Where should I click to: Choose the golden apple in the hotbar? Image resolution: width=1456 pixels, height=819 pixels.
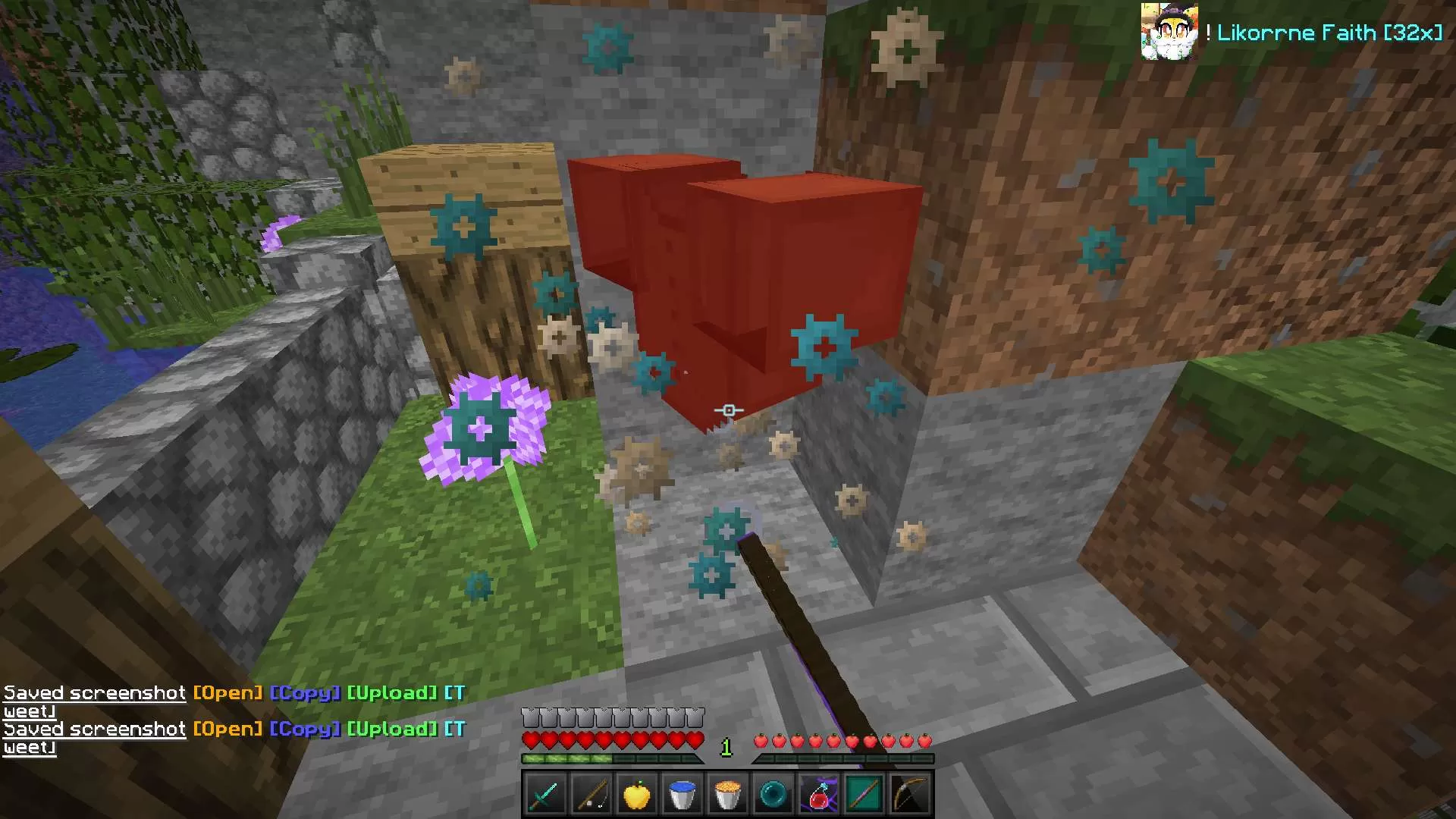point(636,795)
